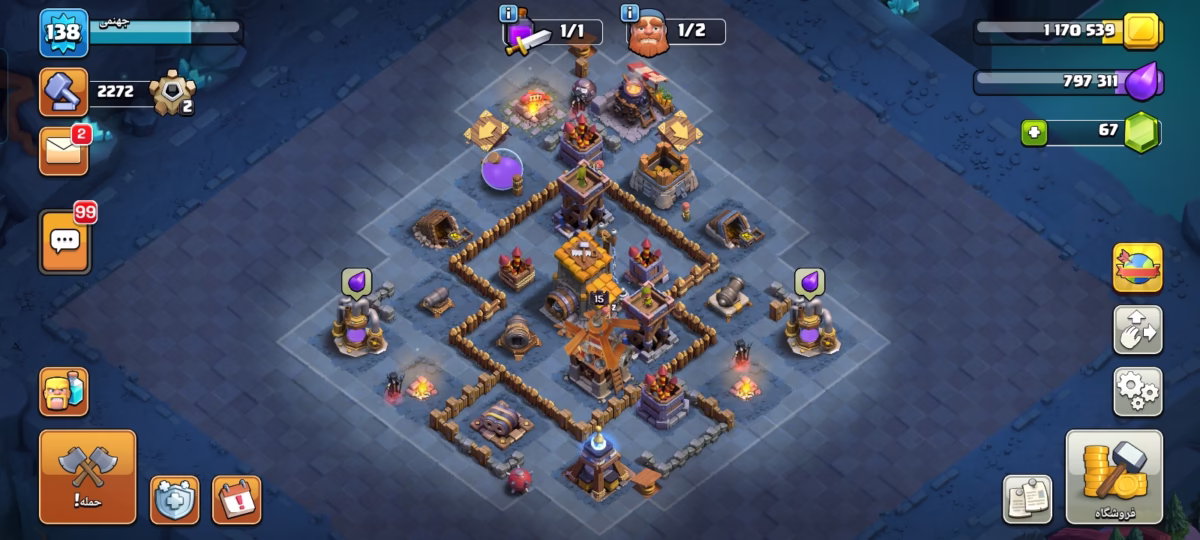Open the events calendar icon
The width and height of the screenshot is (1200, 540).
(x=237, y=499)
